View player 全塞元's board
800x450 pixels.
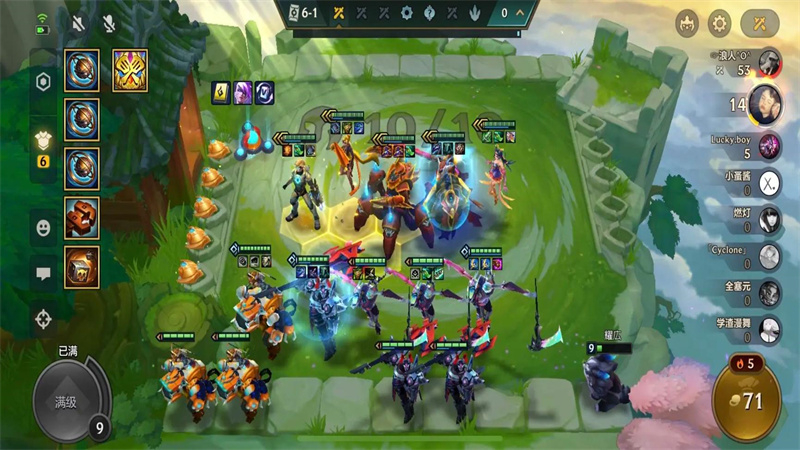(769, 292)
